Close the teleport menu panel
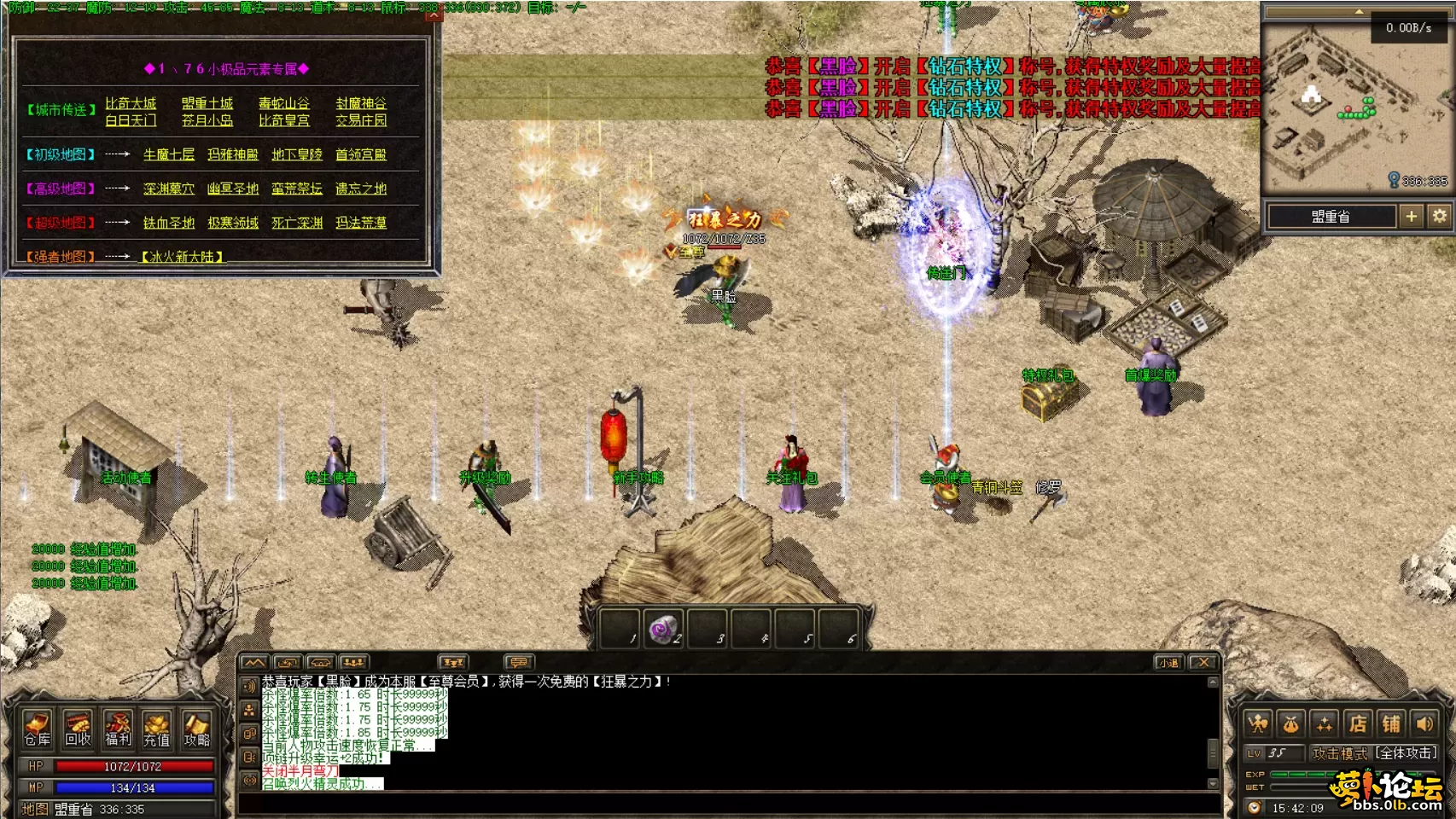This screenshot has width=1456, height=819. click(434, 15)
